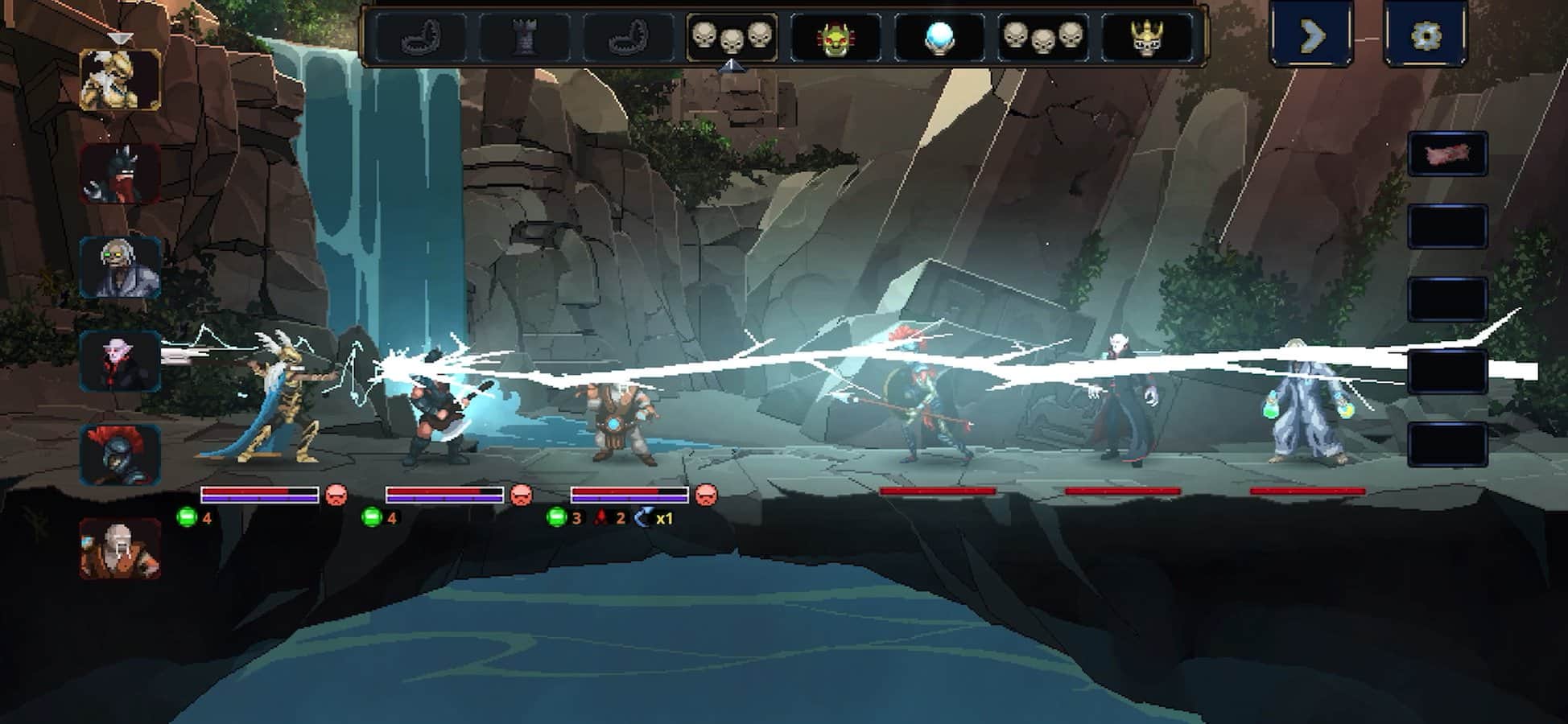1568x724 pixels.
Task: Select the green orc boss stage
Action: pos(836,37)
